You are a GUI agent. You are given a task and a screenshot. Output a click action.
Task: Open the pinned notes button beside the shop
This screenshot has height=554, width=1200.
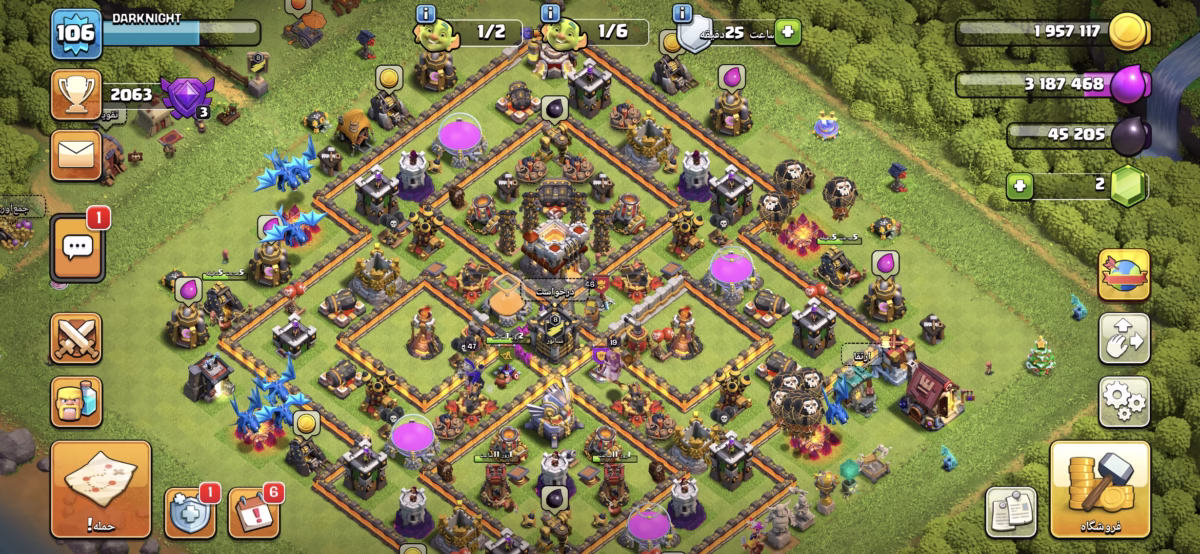tap(1011, 512)
